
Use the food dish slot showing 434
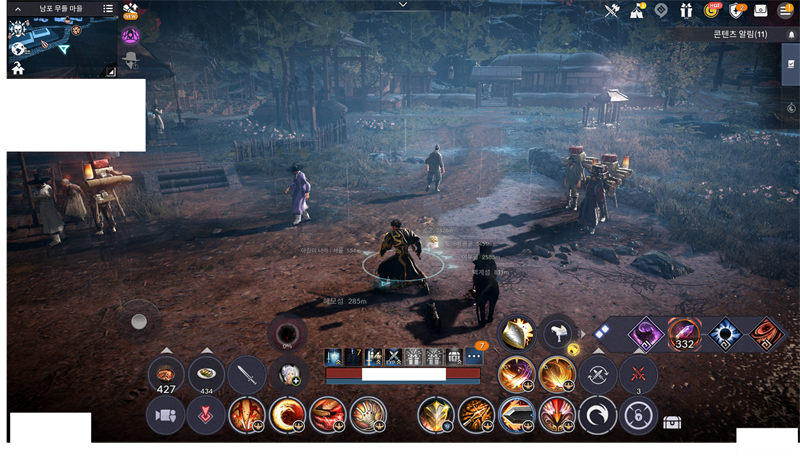click(207, 375)
